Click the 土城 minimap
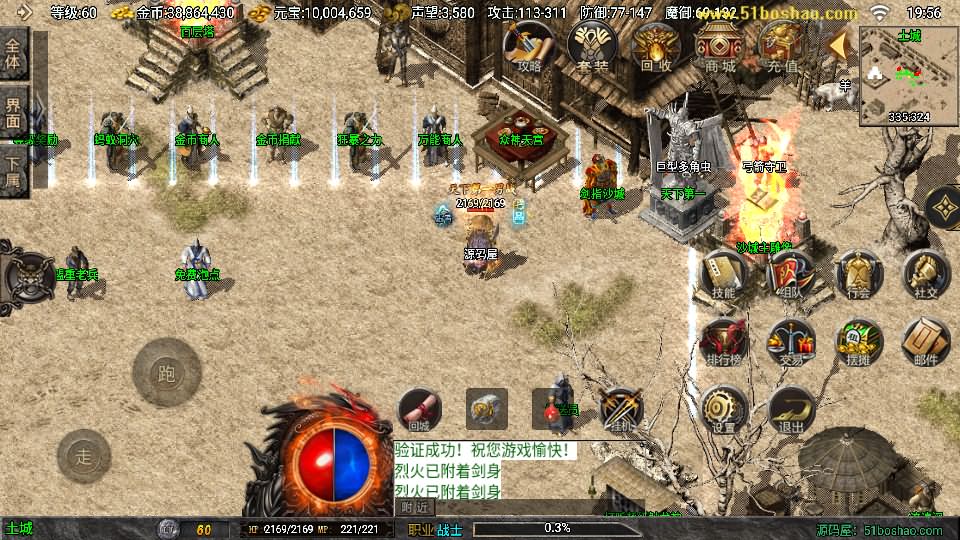This screenshot has height=540, width=960. click(908, 75)
